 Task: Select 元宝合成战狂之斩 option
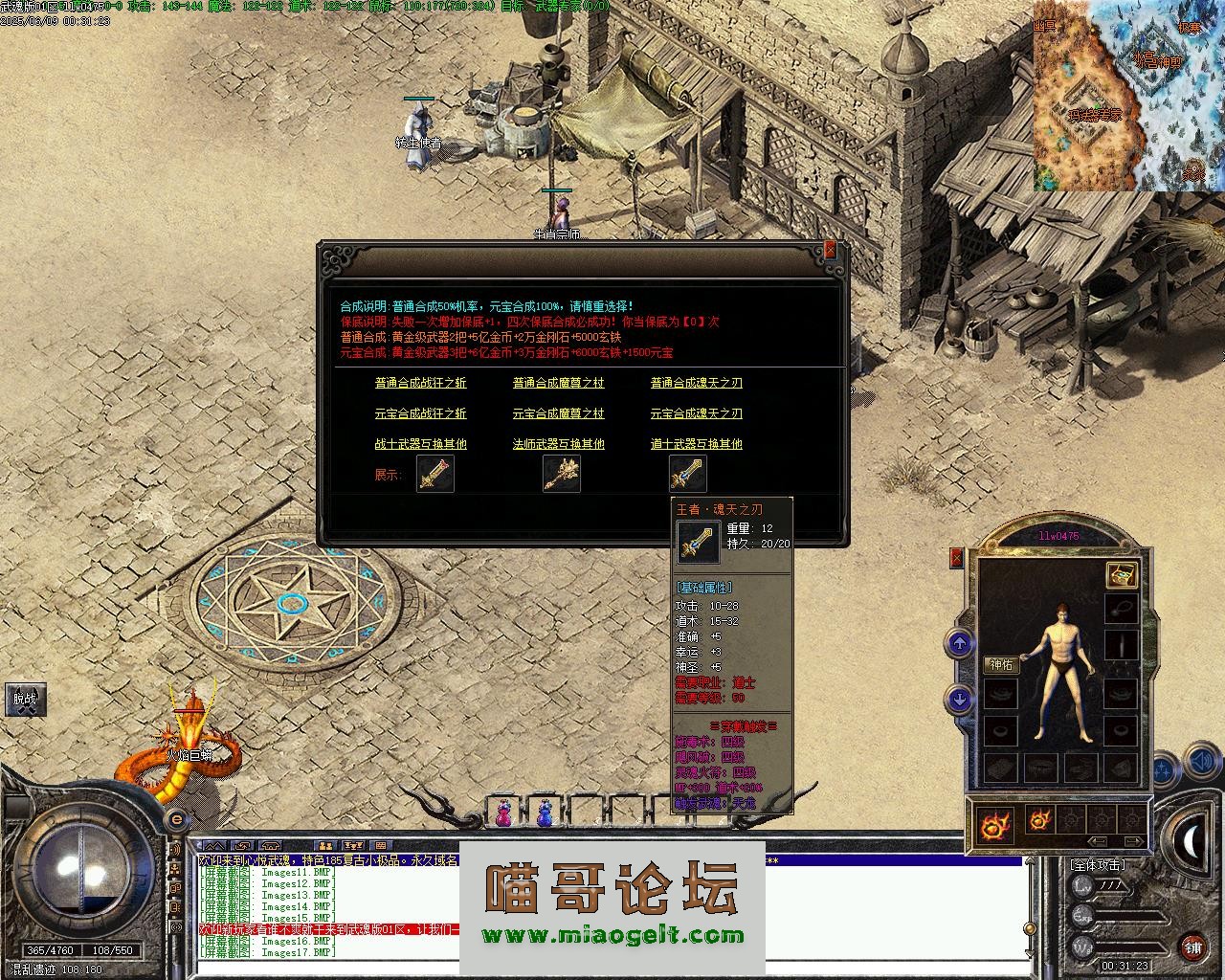point(420,413)
